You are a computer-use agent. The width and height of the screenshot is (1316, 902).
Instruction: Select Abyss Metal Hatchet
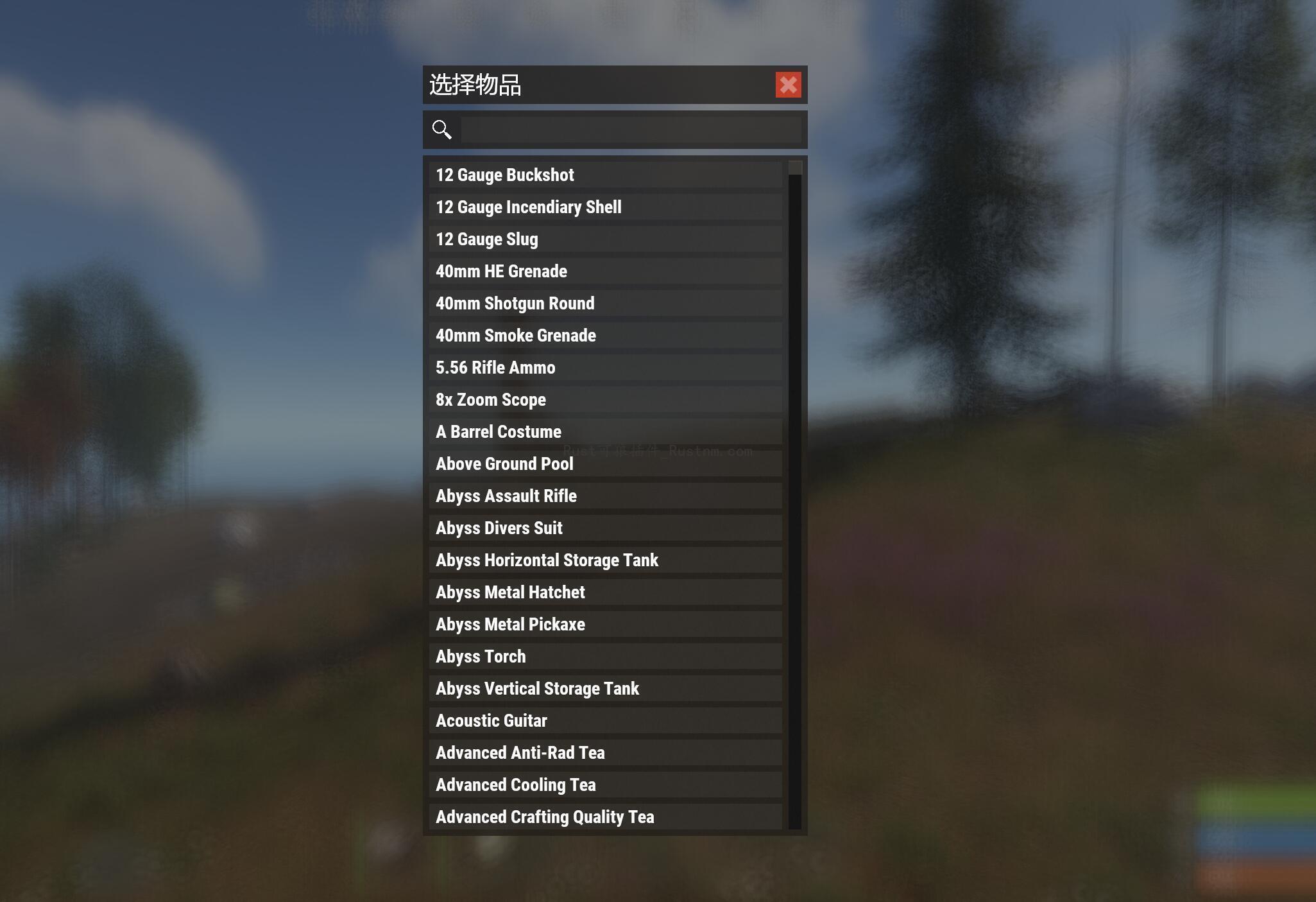(x=605, y=592)
